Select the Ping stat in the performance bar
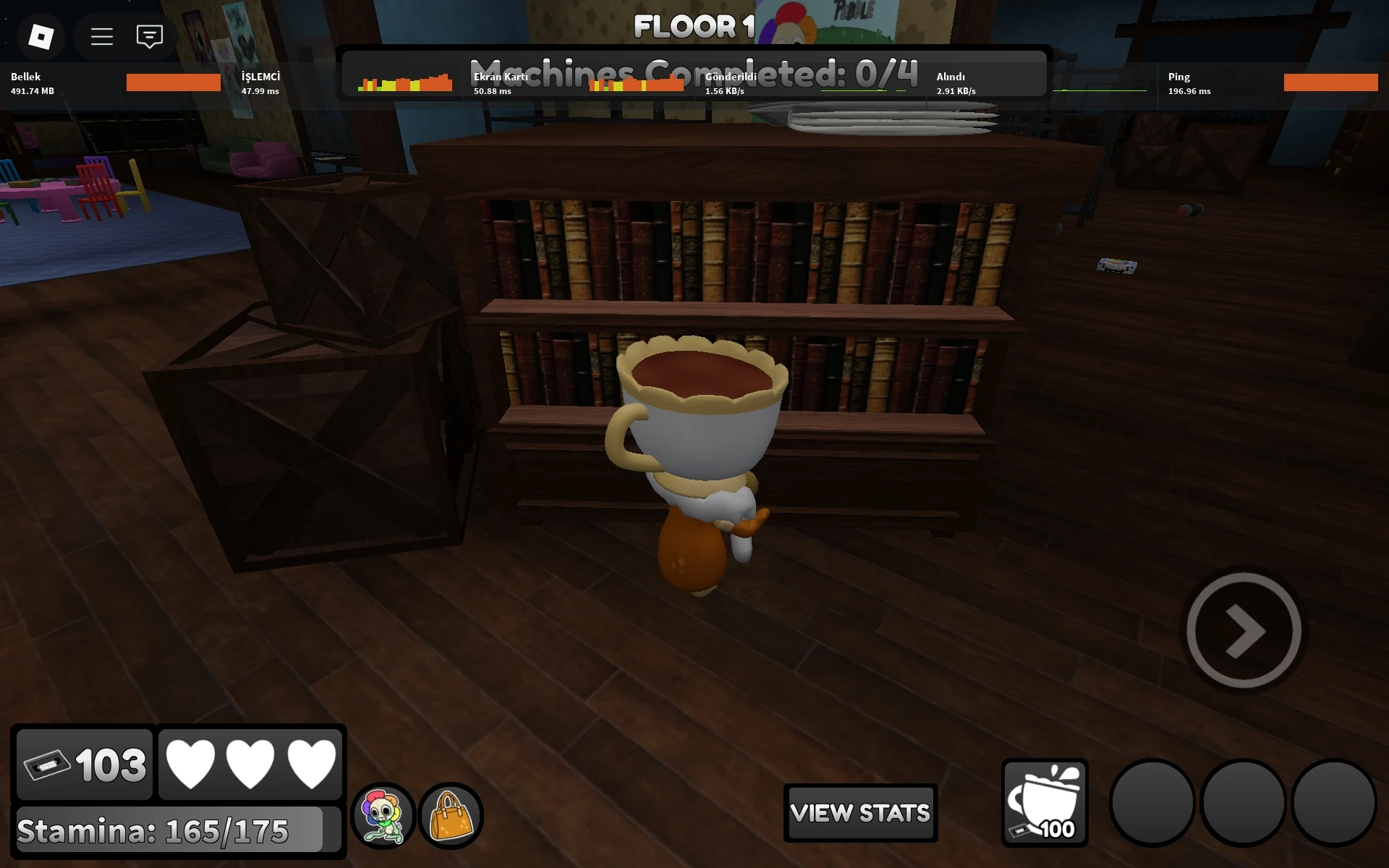The image size is (1389, 868). pos(1189,82)
